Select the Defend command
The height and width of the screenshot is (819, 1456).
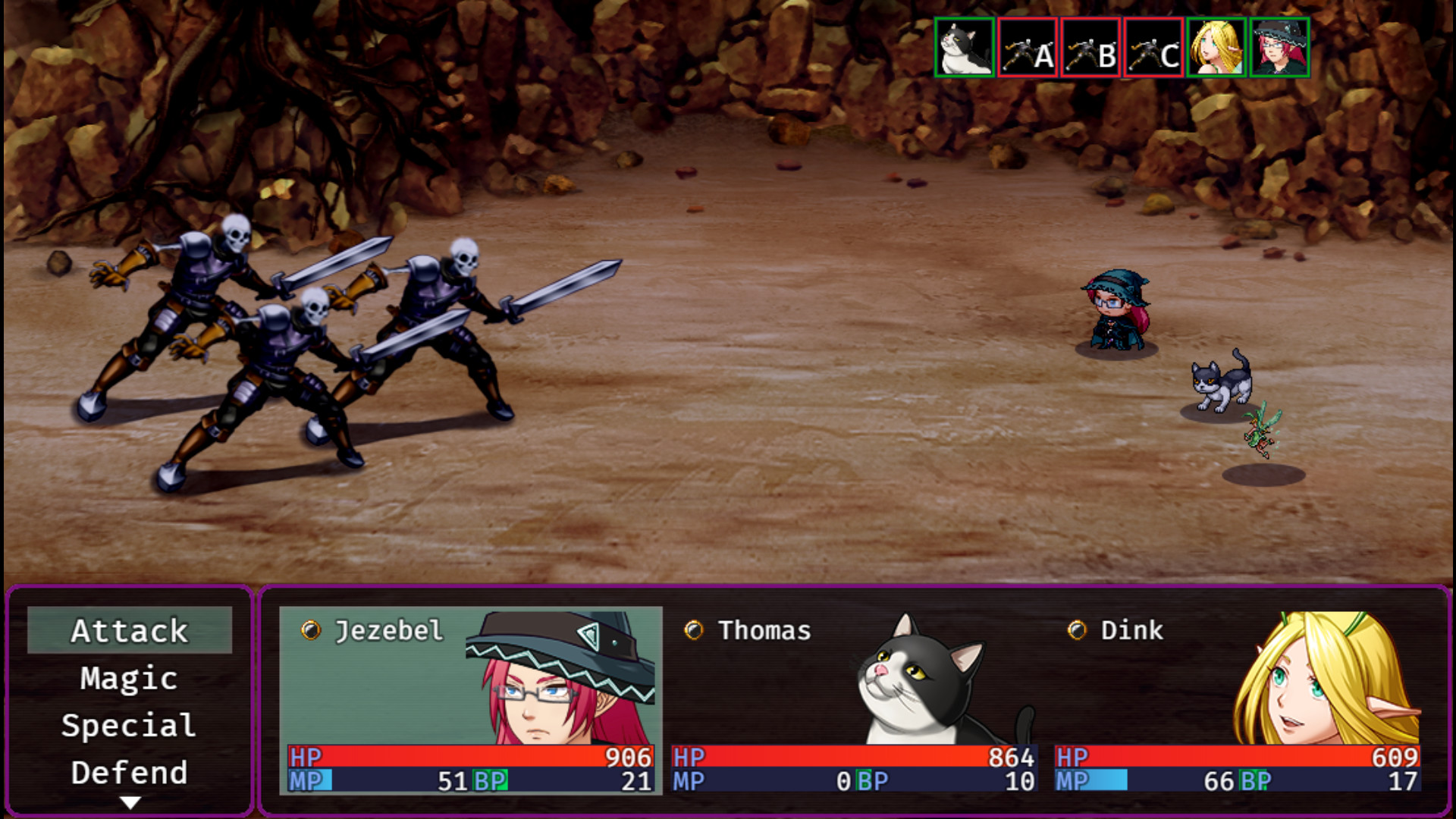click(x=129, y=772)
